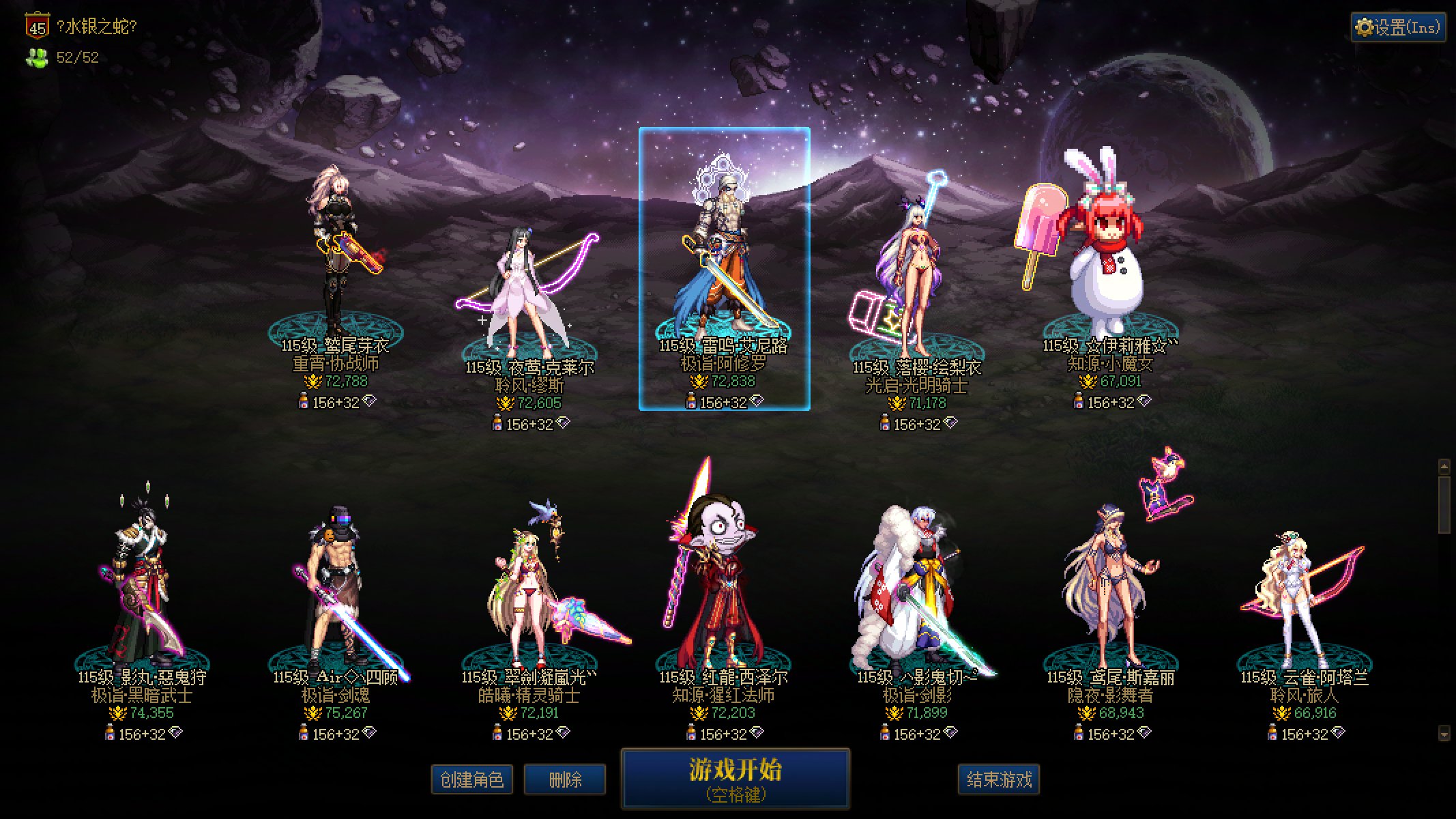Click the diamond icon beside 女伊莉雅's 156+32
Viewport: 1456px width, 819px height.
tap(1144, 401)
